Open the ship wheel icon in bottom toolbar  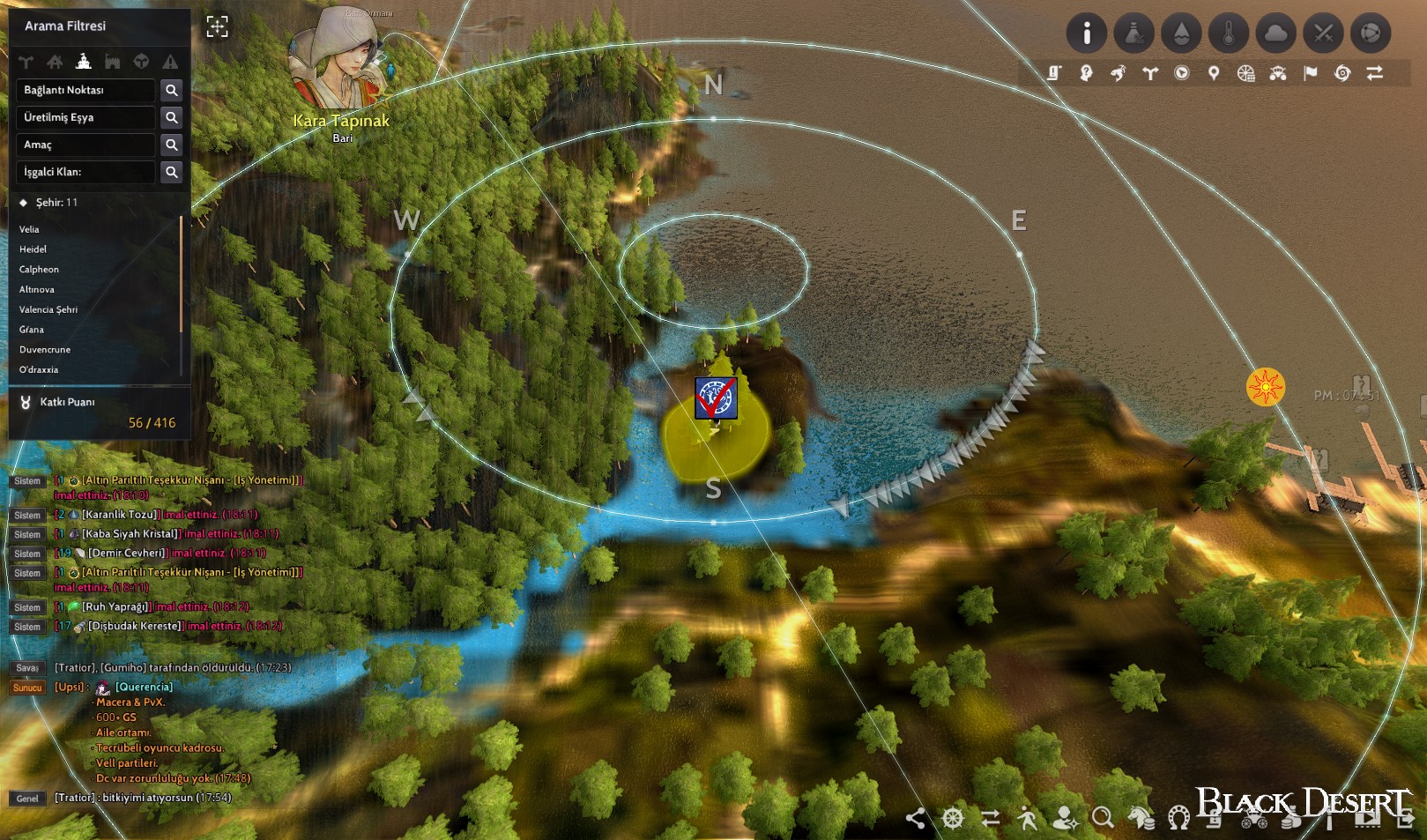[953, 820]
